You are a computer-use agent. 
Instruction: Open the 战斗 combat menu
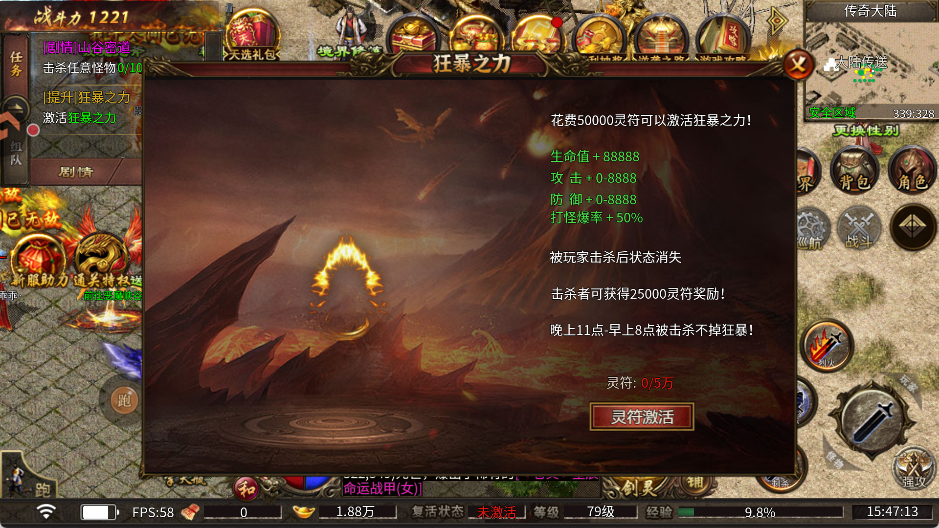[x=858, y=227]
